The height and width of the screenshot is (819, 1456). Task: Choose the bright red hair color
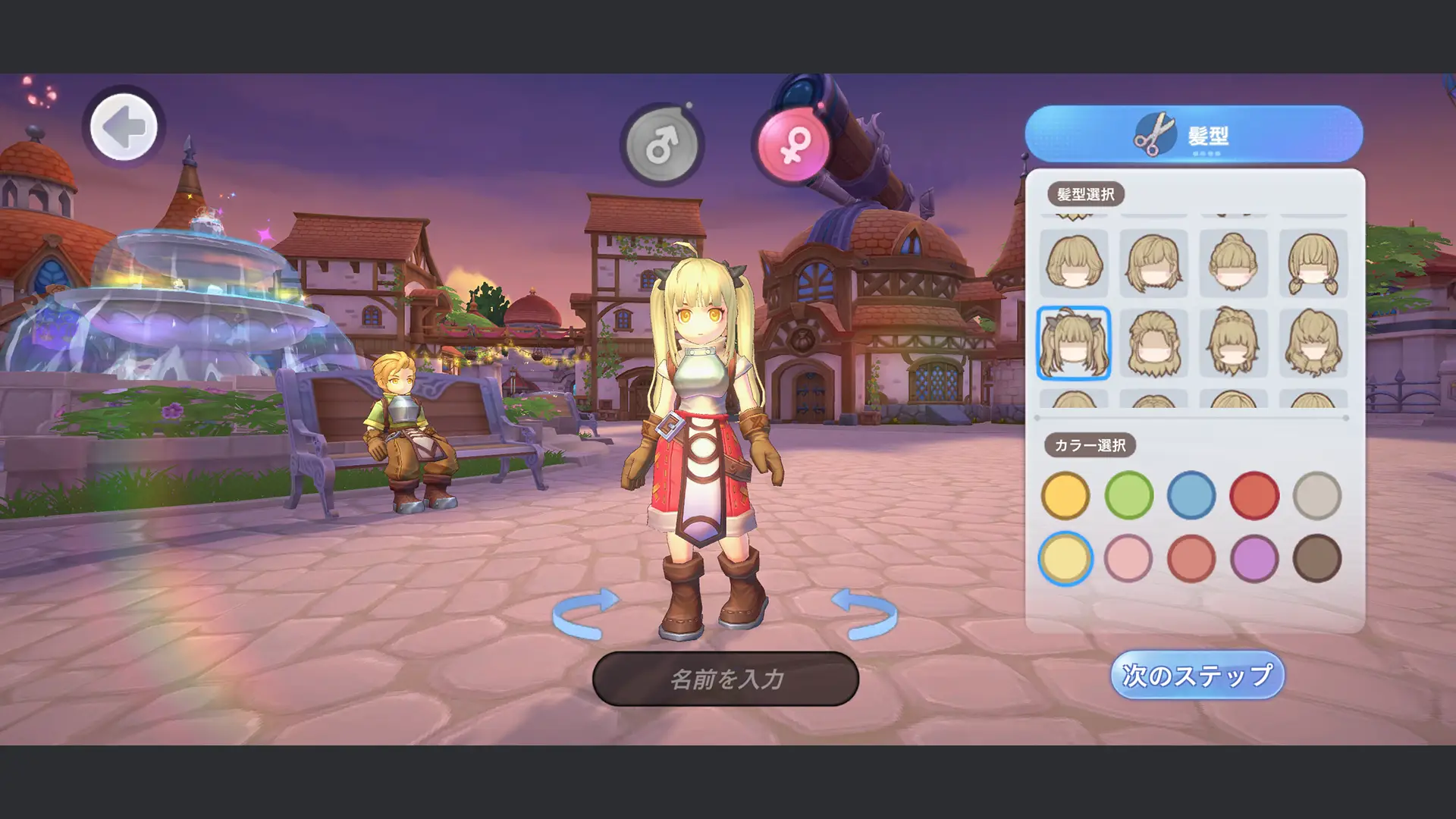(x=1254, y=496)
